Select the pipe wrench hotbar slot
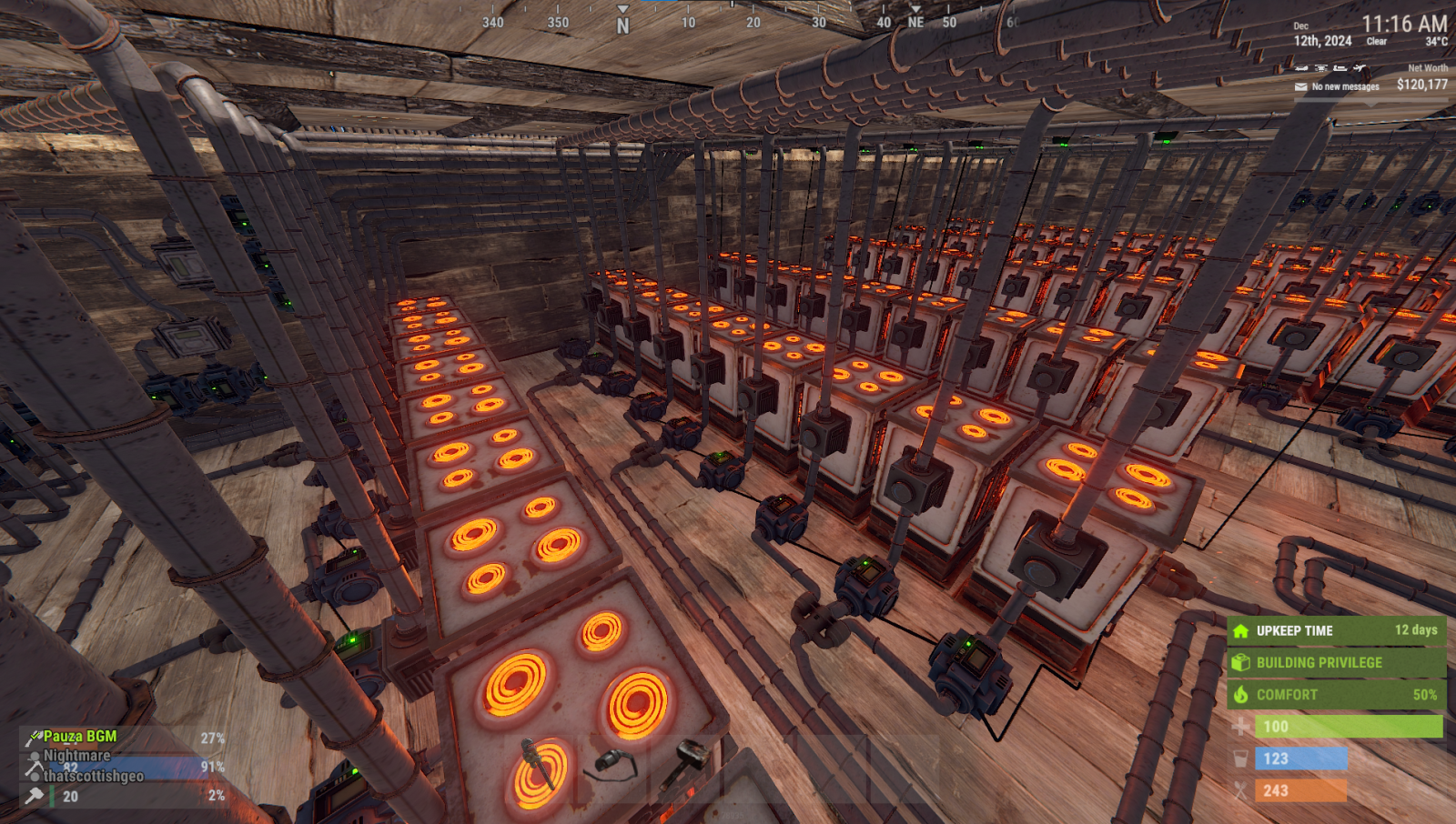The width and height of the screenshot is (1456, 824). click(538, 764)
